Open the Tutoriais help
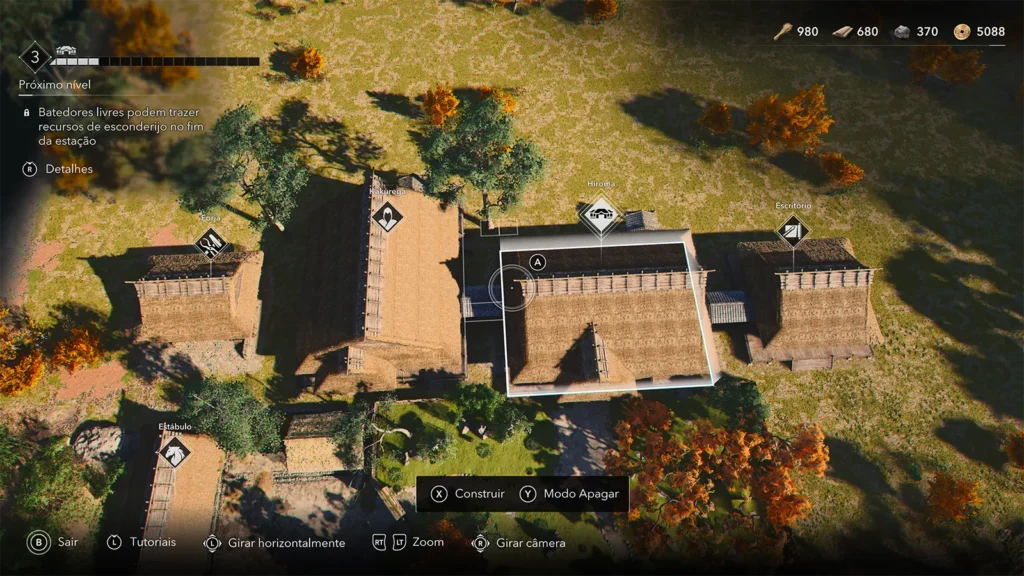The height and width of the screenshot is (576, 1024). (141, 542)
